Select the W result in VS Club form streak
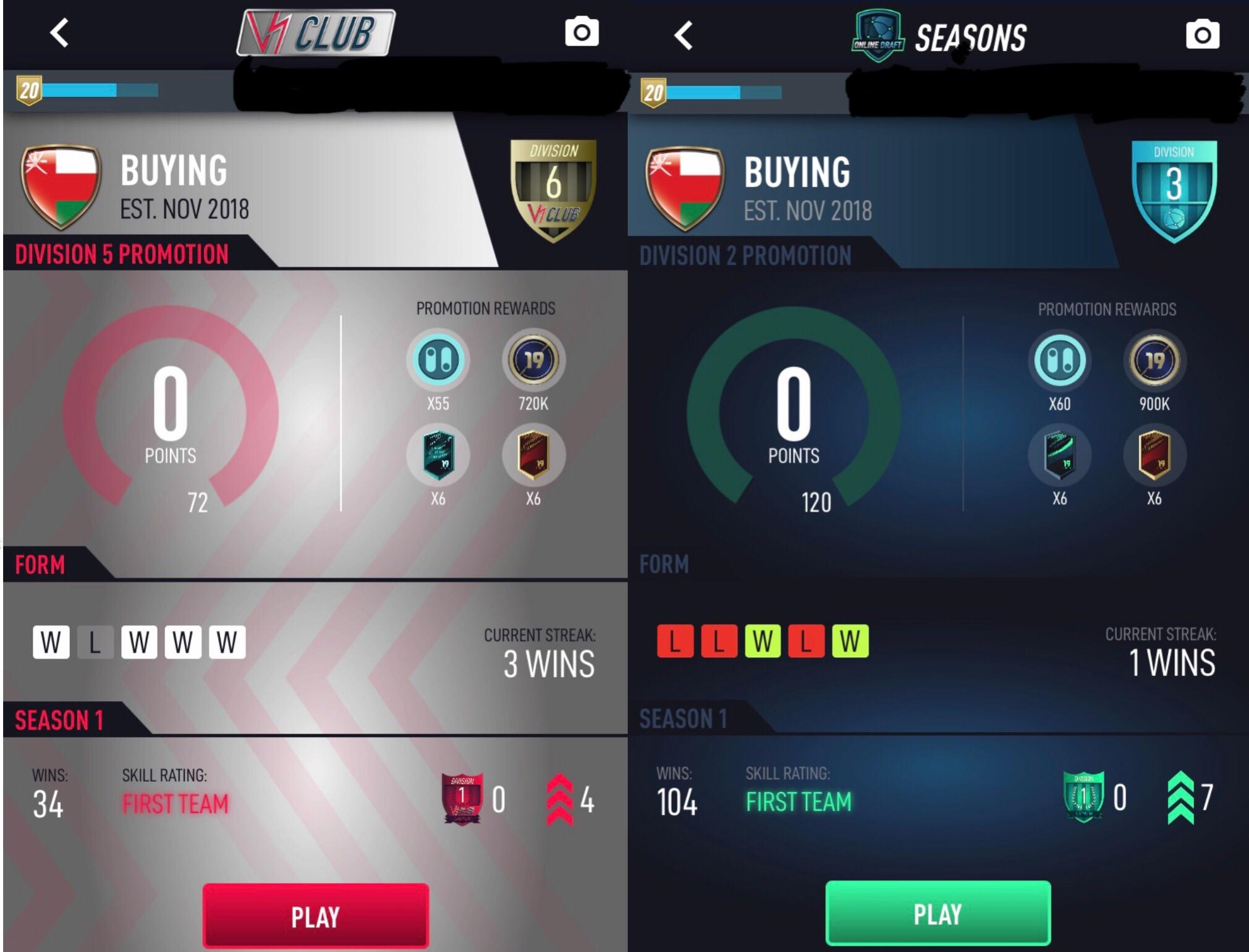 51,643
